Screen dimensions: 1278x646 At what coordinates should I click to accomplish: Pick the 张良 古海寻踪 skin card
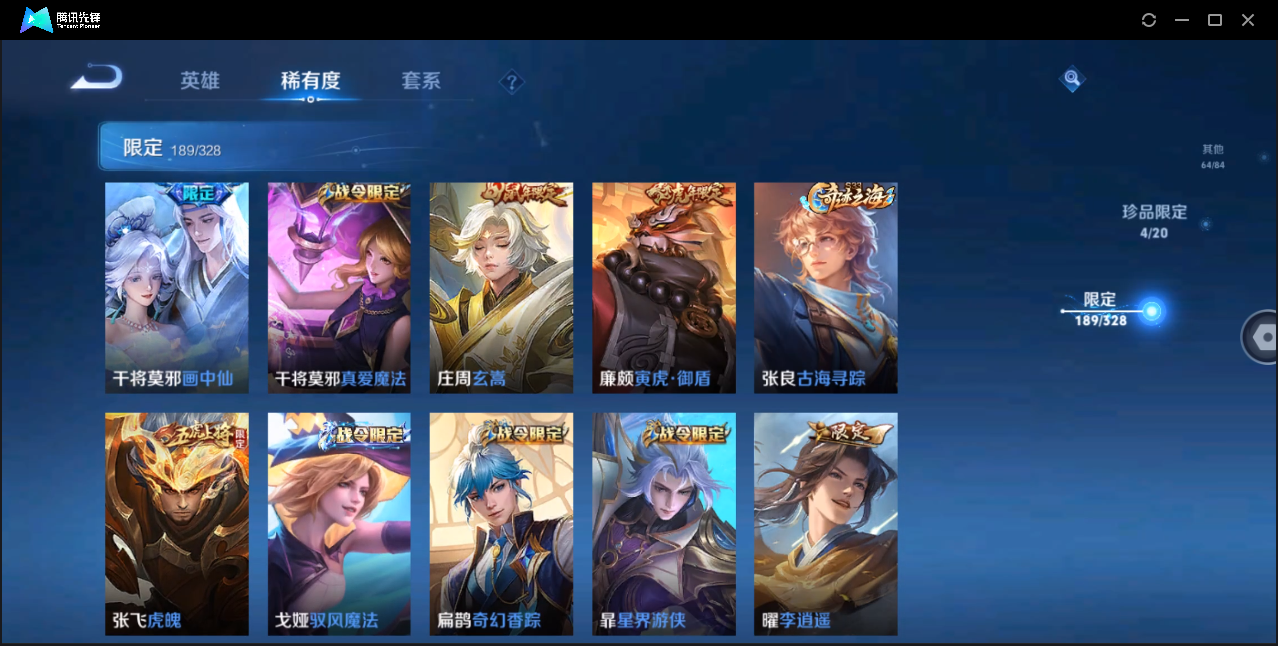click(826, 288)
